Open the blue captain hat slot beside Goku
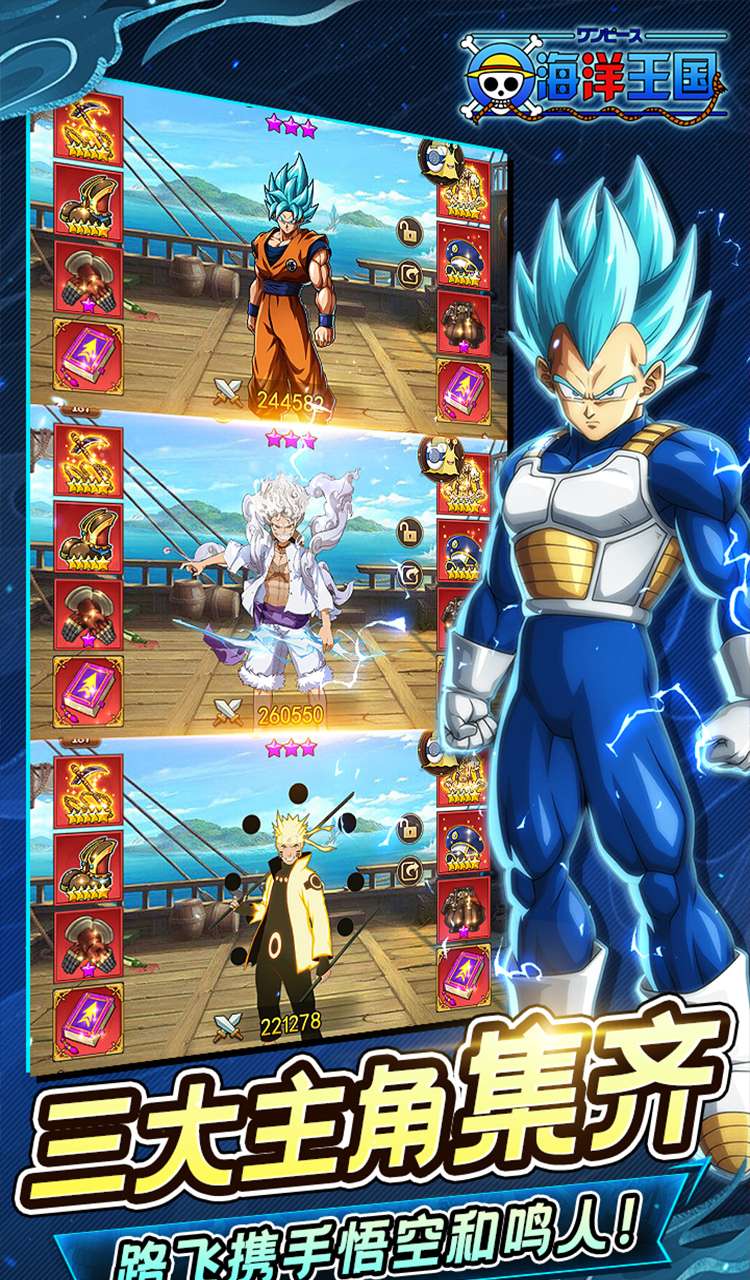Viewport: 750px width, 1280px height. 463,252
